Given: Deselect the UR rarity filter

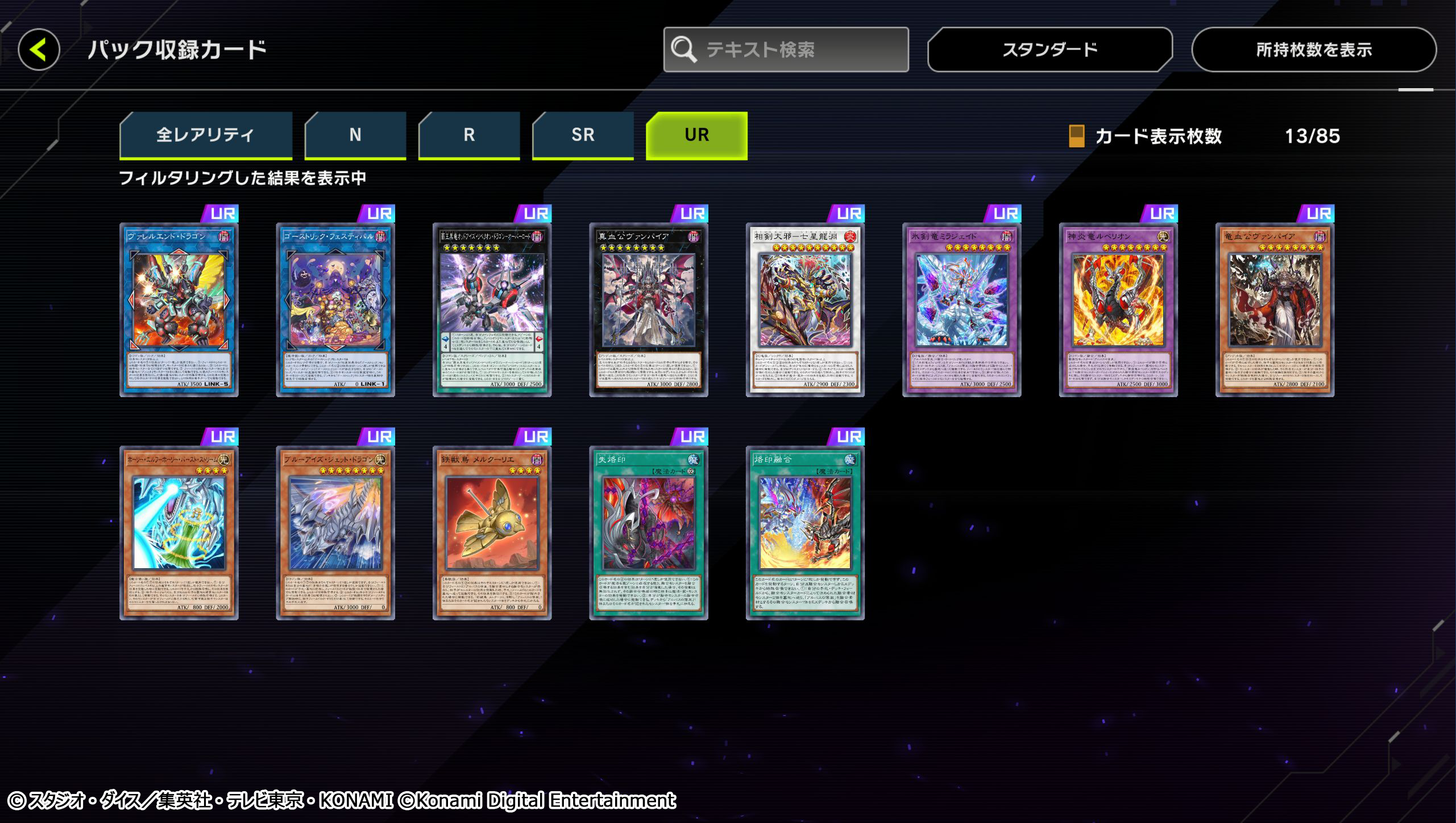Looking at the screenshot, I should 696,135.
